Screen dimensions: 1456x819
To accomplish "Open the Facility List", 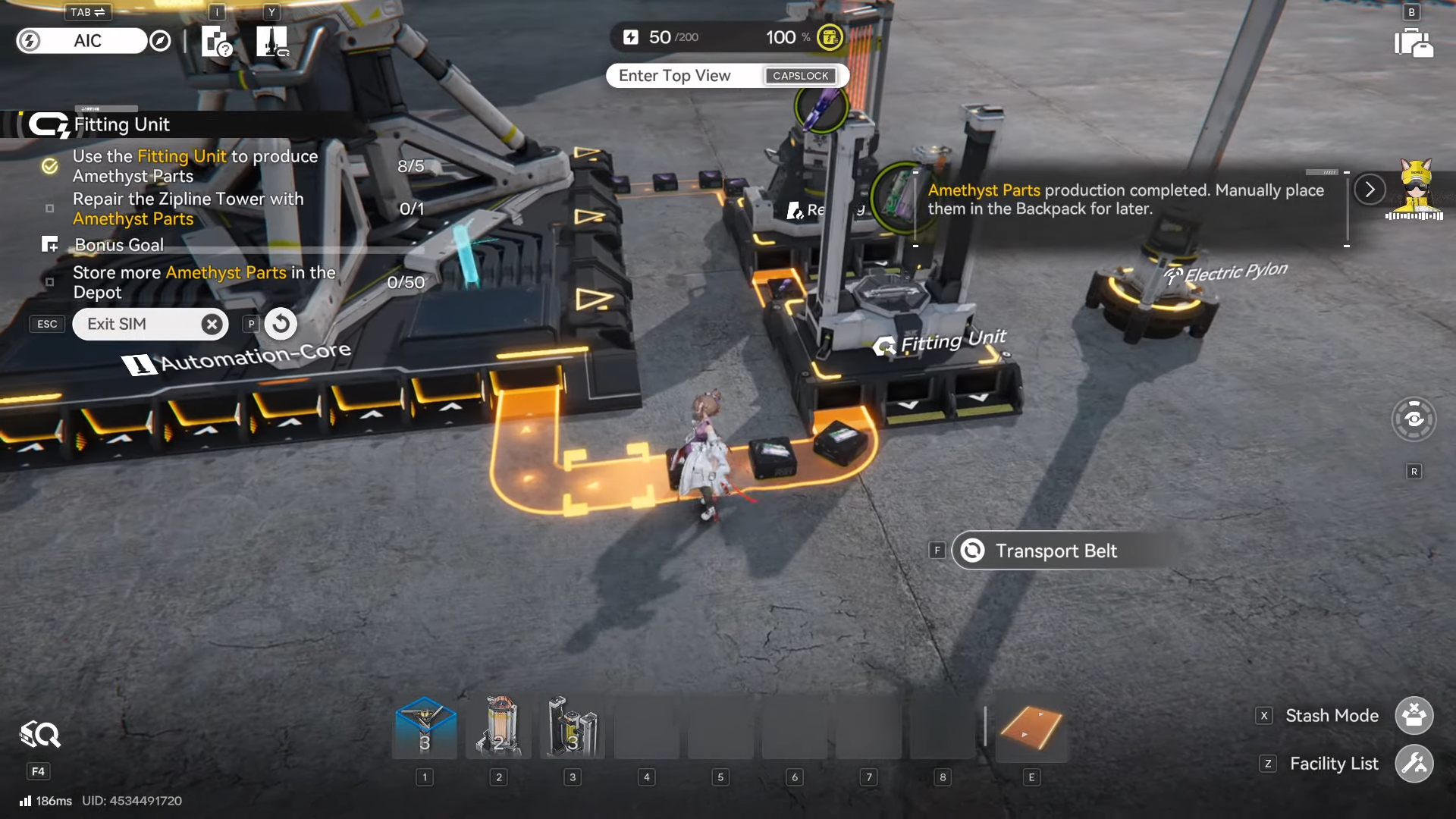I will coord(1414,764).
